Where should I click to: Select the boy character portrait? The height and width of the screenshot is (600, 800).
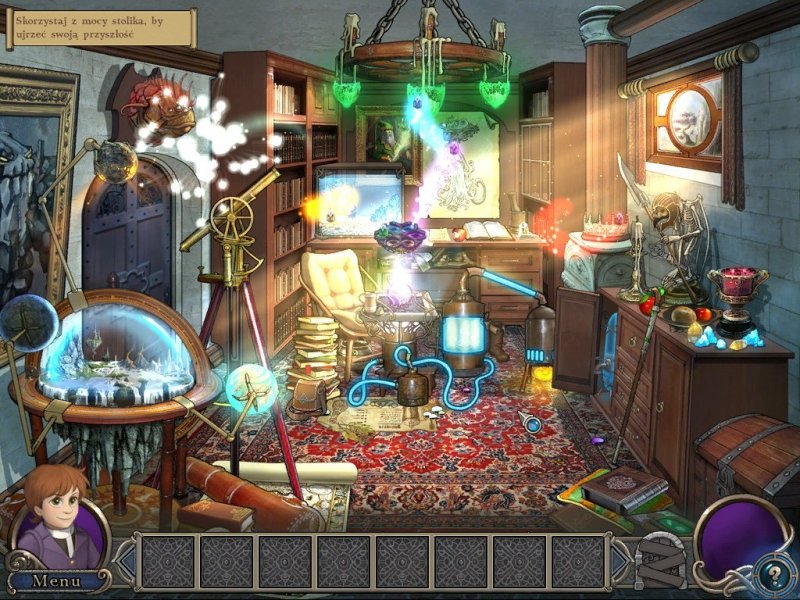point(60,525)
